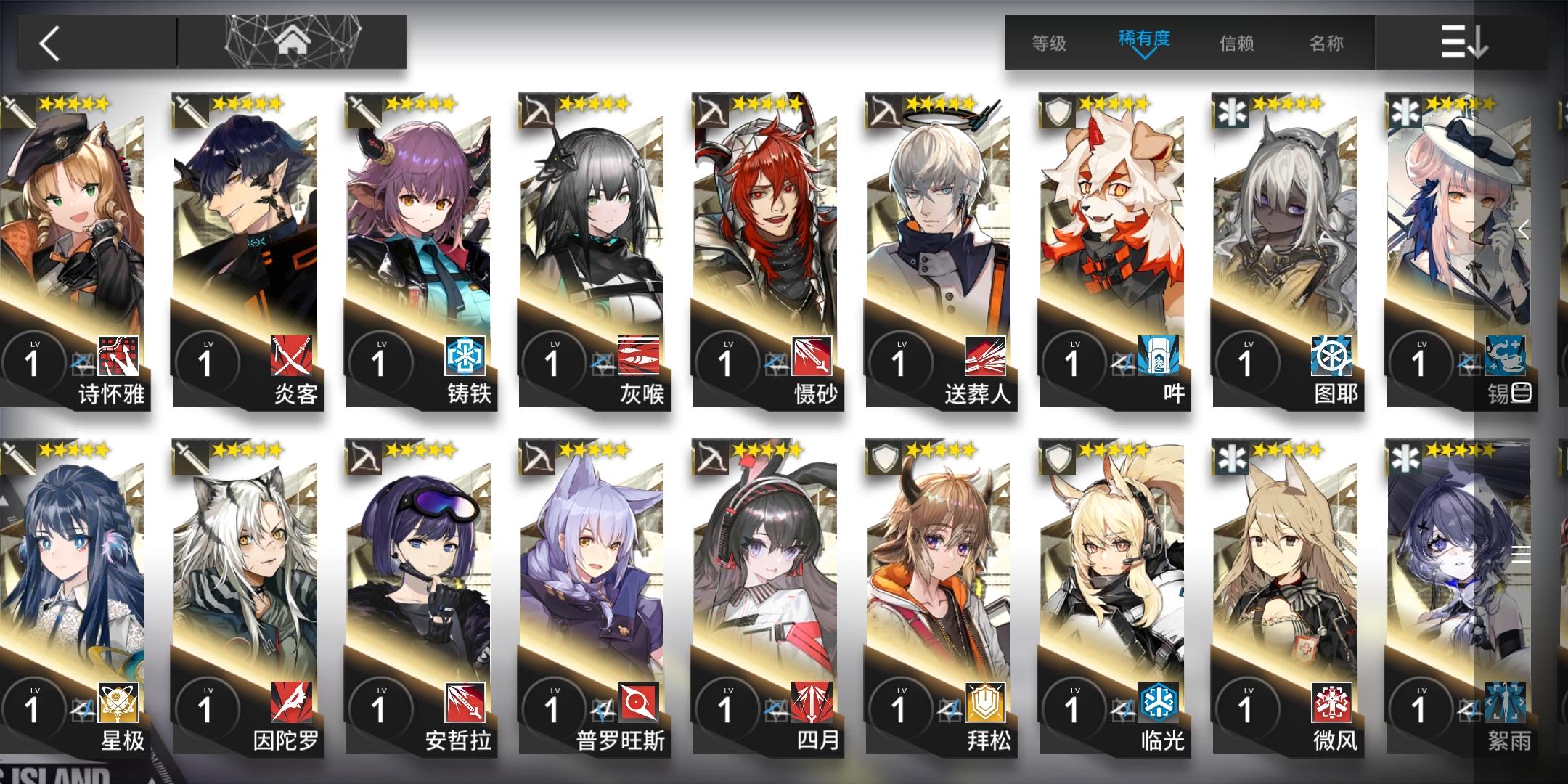Click the medic class icon on 图耶's card
Image resolution: width=1568 pixels, height=784 pixels.
click(x=1230, y=110)
